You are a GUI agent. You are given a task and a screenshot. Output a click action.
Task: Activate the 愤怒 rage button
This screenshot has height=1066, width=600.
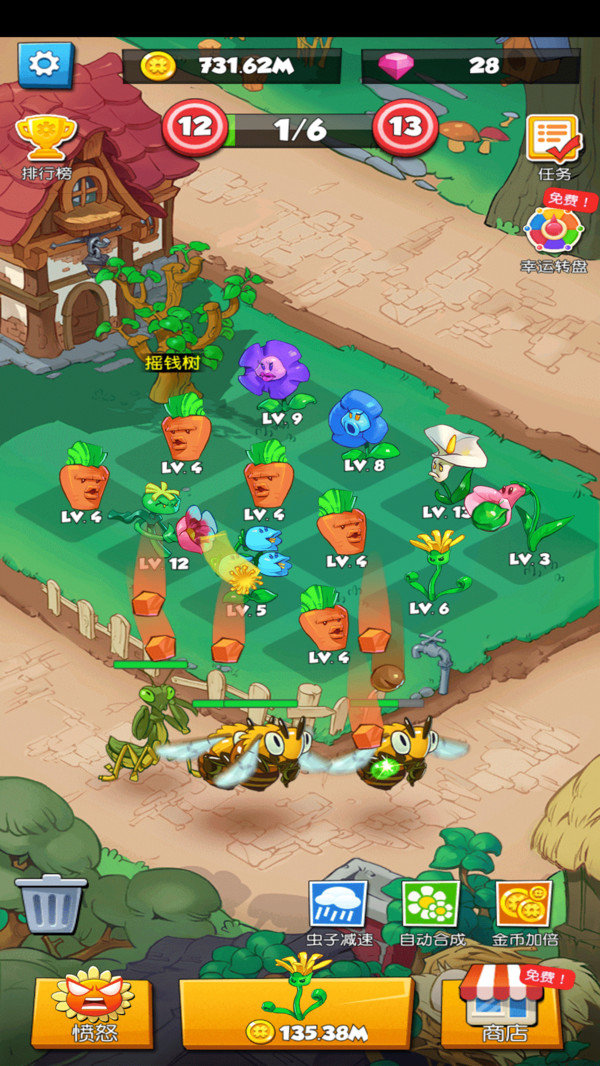click(93, 1011)
